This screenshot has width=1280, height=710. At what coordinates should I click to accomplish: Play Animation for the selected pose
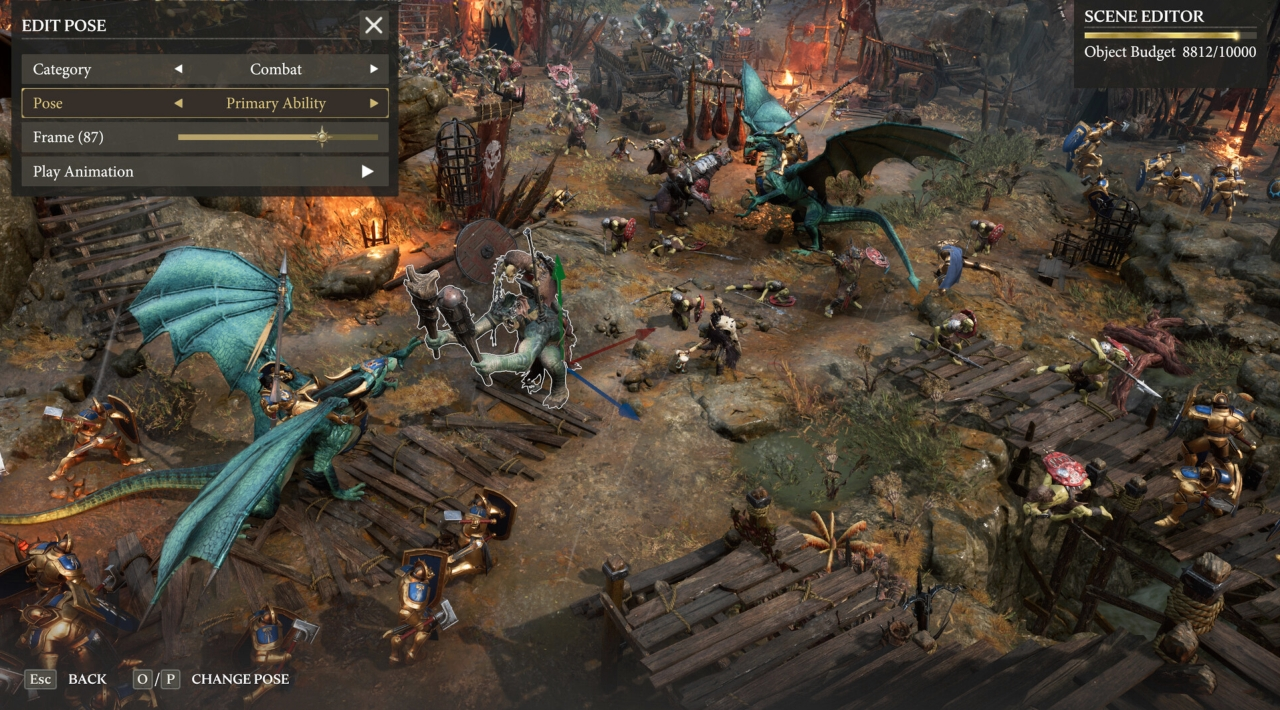click(x=367, y=171)
